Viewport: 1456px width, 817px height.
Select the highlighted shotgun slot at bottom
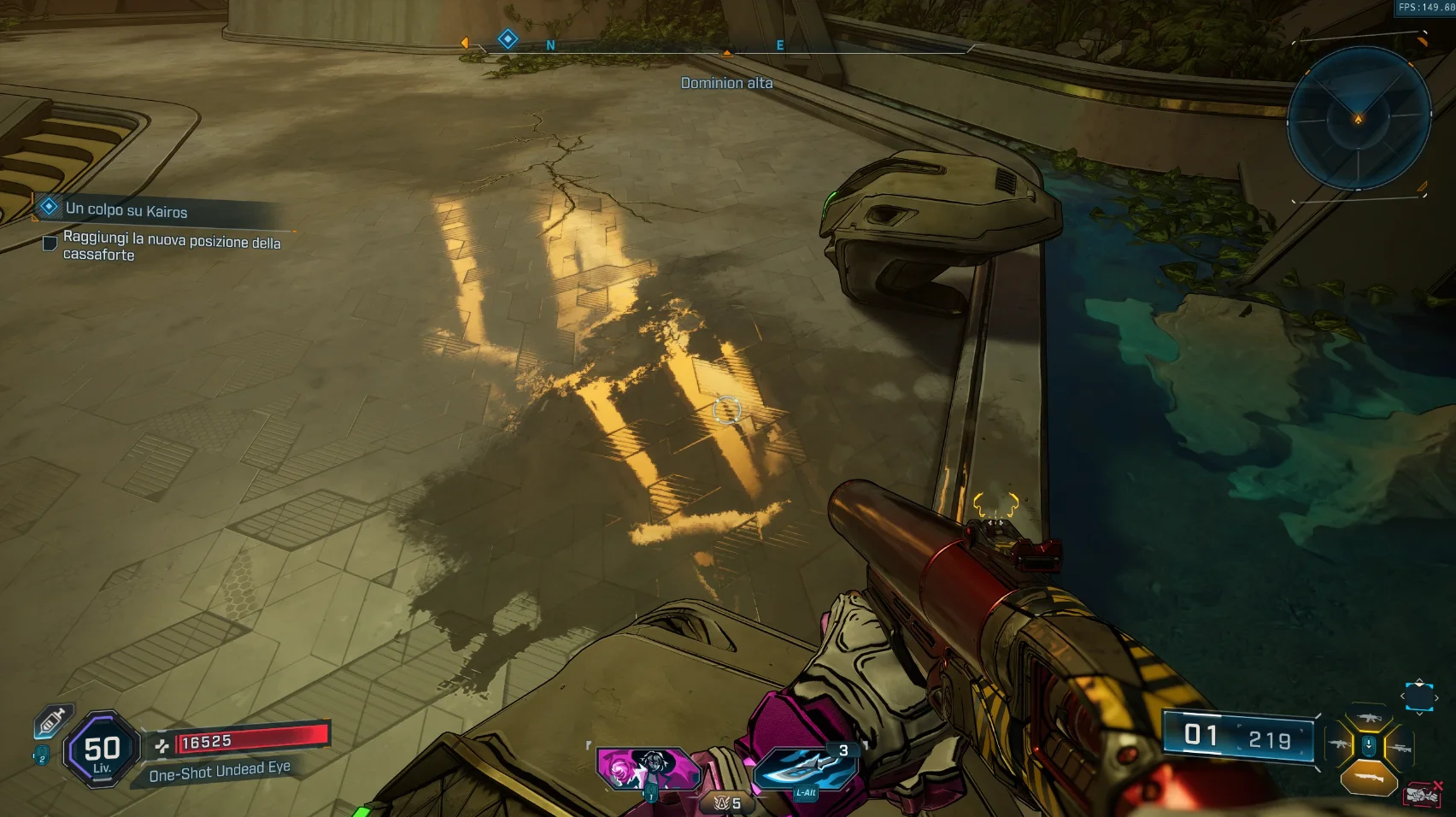1369,777
